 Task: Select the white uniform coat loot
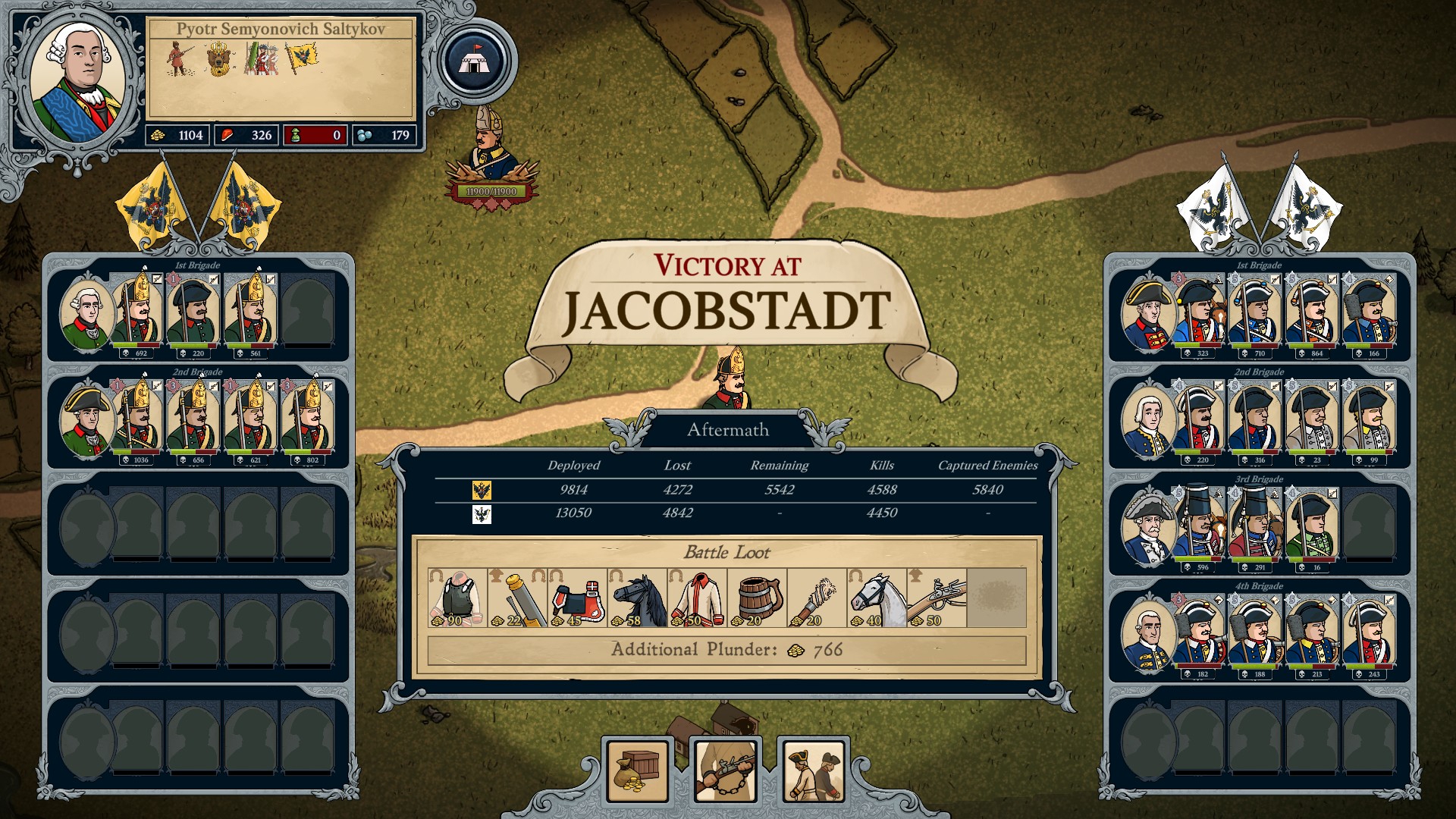[697, 598]
